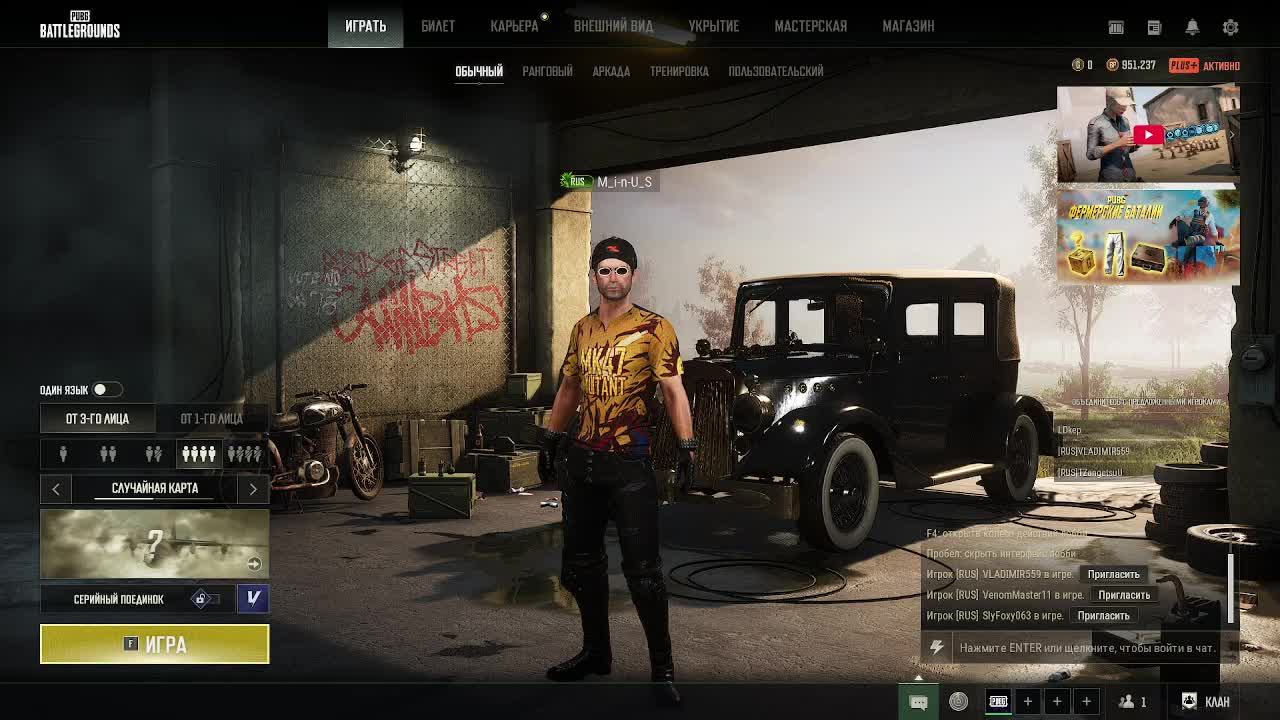Image resolution: width=1280 pixels, height=720 pixels.
Task: Open the ТРЕНИРОВКА training mode
Action: click(679, 71)
